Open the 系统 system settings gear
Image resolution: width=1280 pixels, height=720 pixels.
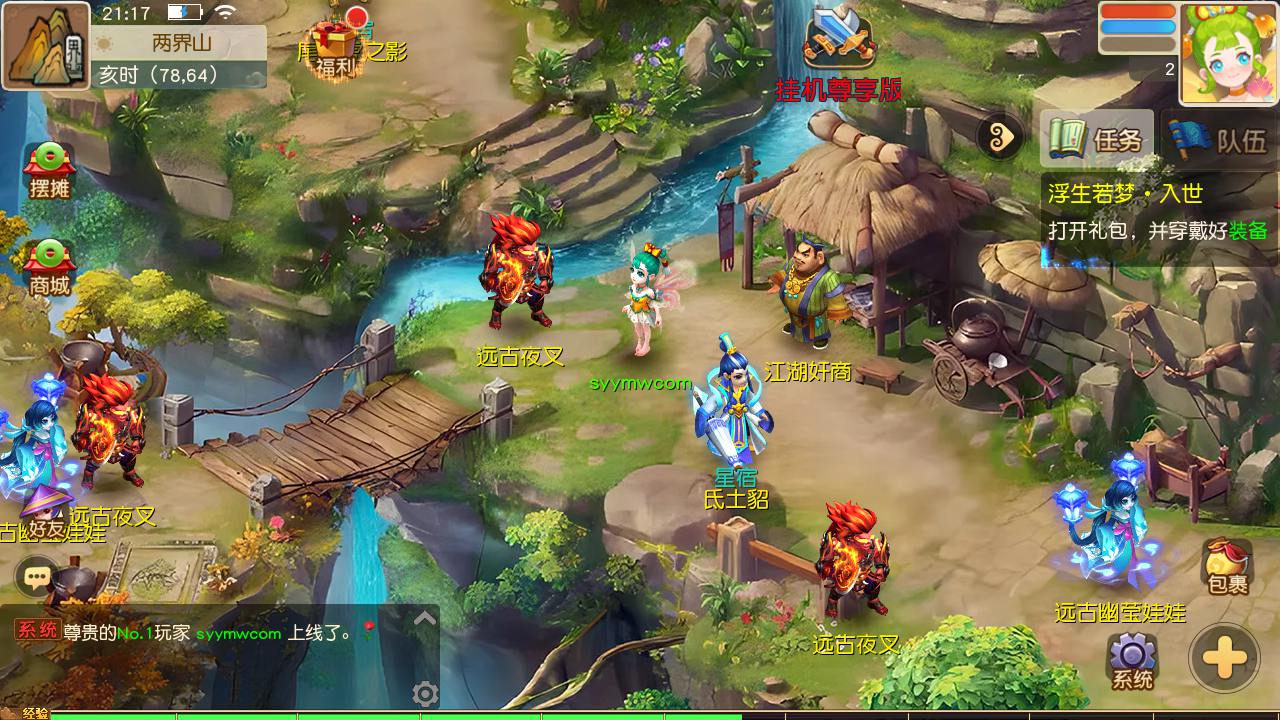1132,661
